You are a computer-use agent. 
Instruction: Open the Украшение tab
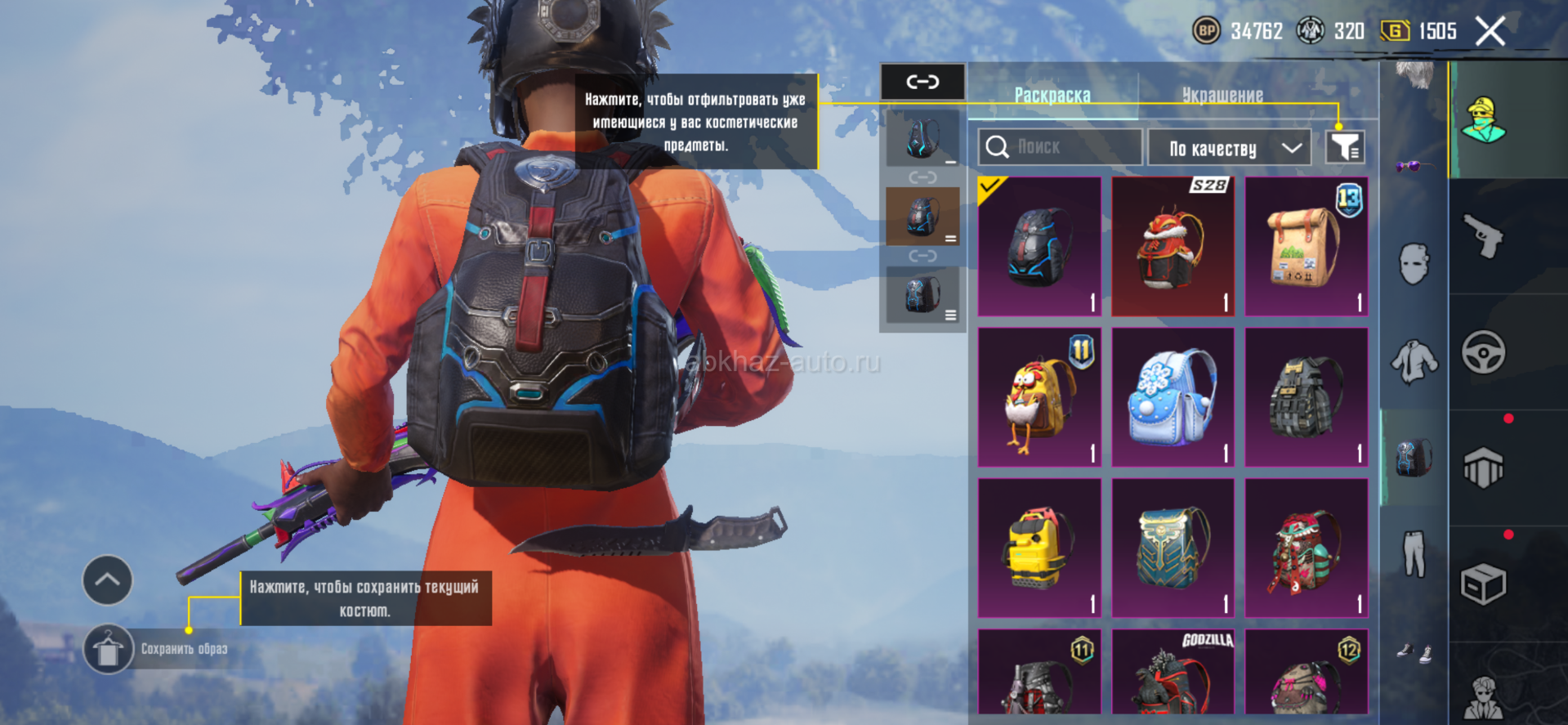[1222, 96]
